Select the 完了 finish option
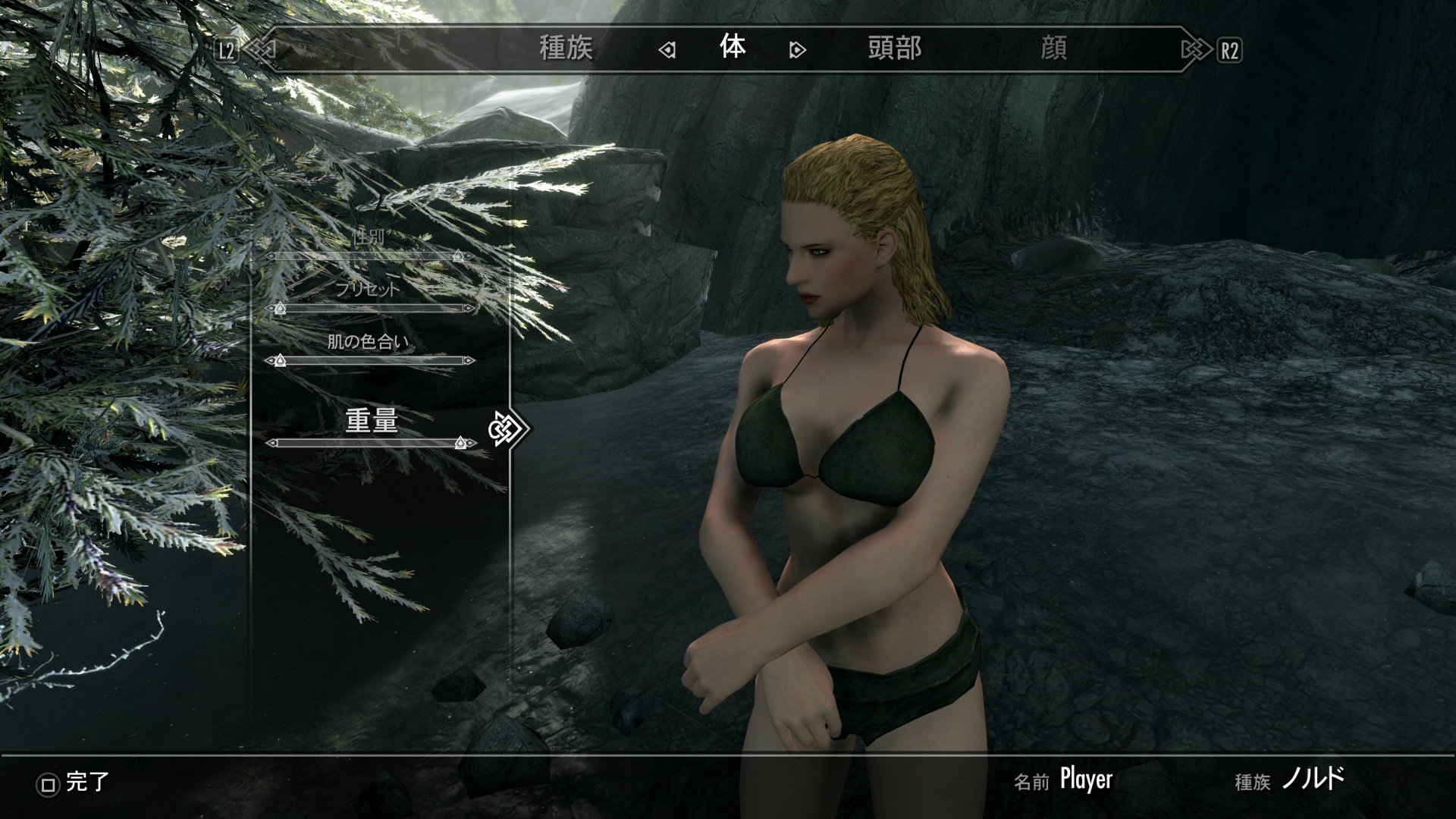The image size is (1456, 819). (74, 783)
